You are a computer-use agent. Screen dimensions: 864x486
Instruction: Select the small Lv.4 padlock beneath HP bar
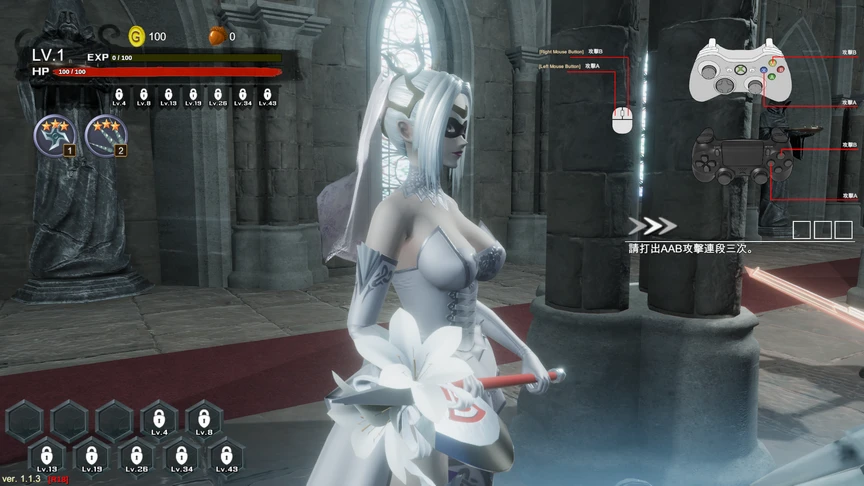click(120, 96)
